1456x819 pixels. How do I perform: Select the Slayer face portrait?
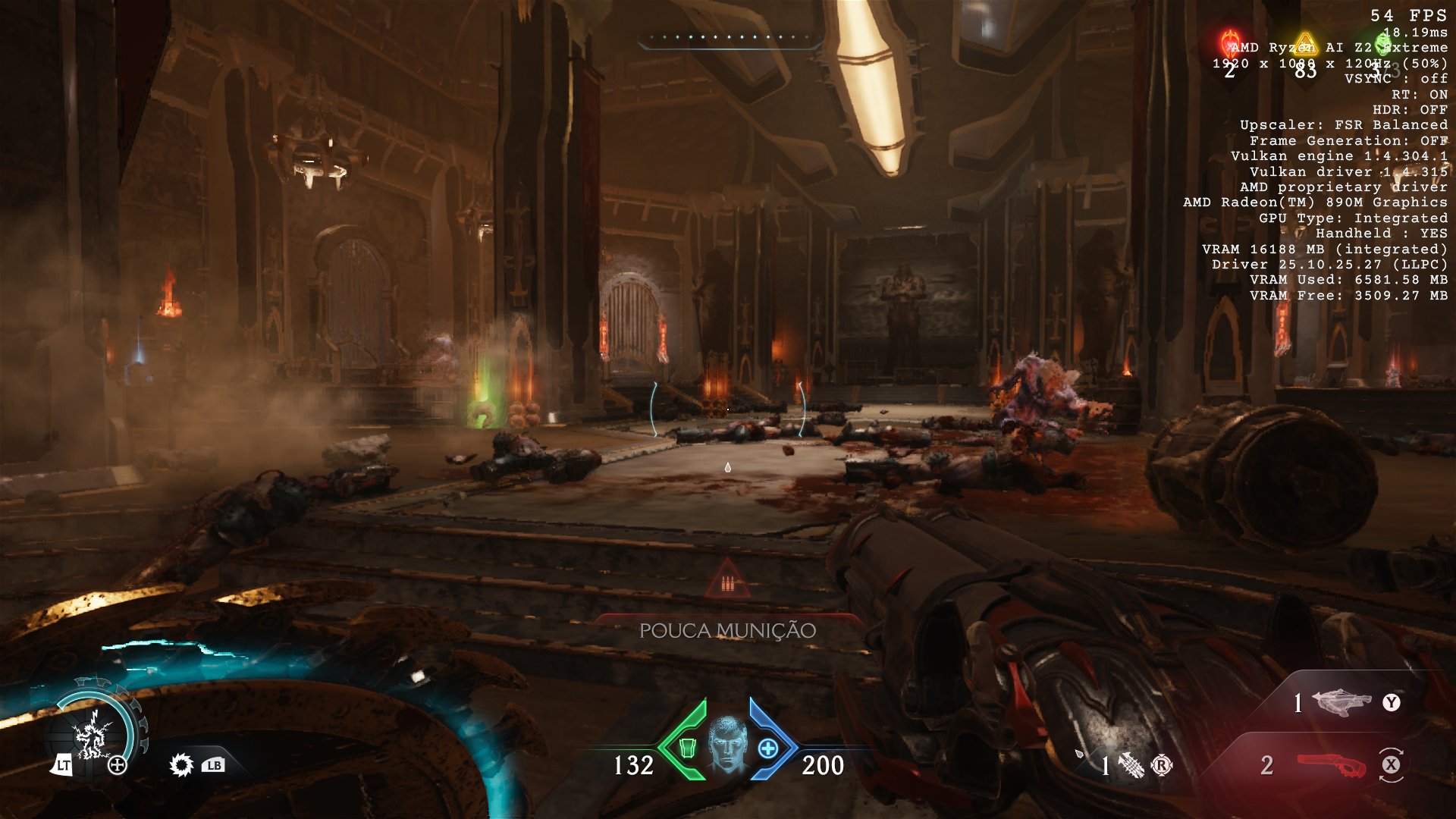click(727, 745)
